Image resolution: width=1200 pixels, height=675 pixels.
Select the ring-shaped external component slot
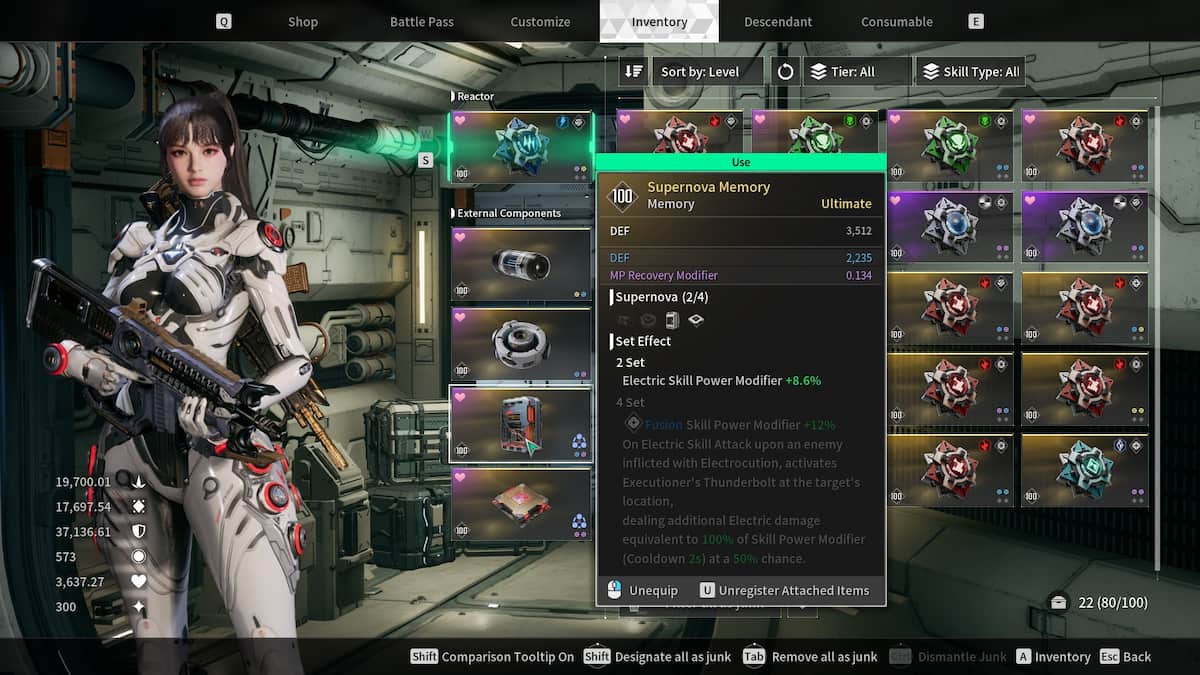(520, 344)
